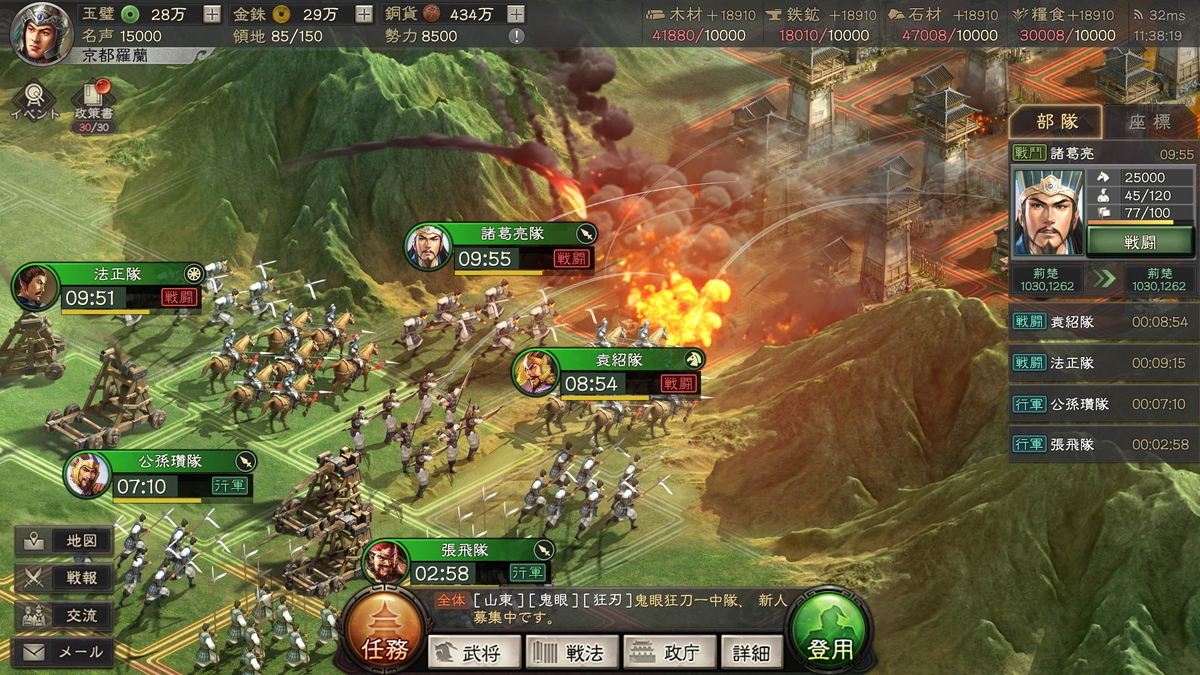Add more 銅貨 with the plus button
This screenshot has height=675, width=1200.
[515, 14]
